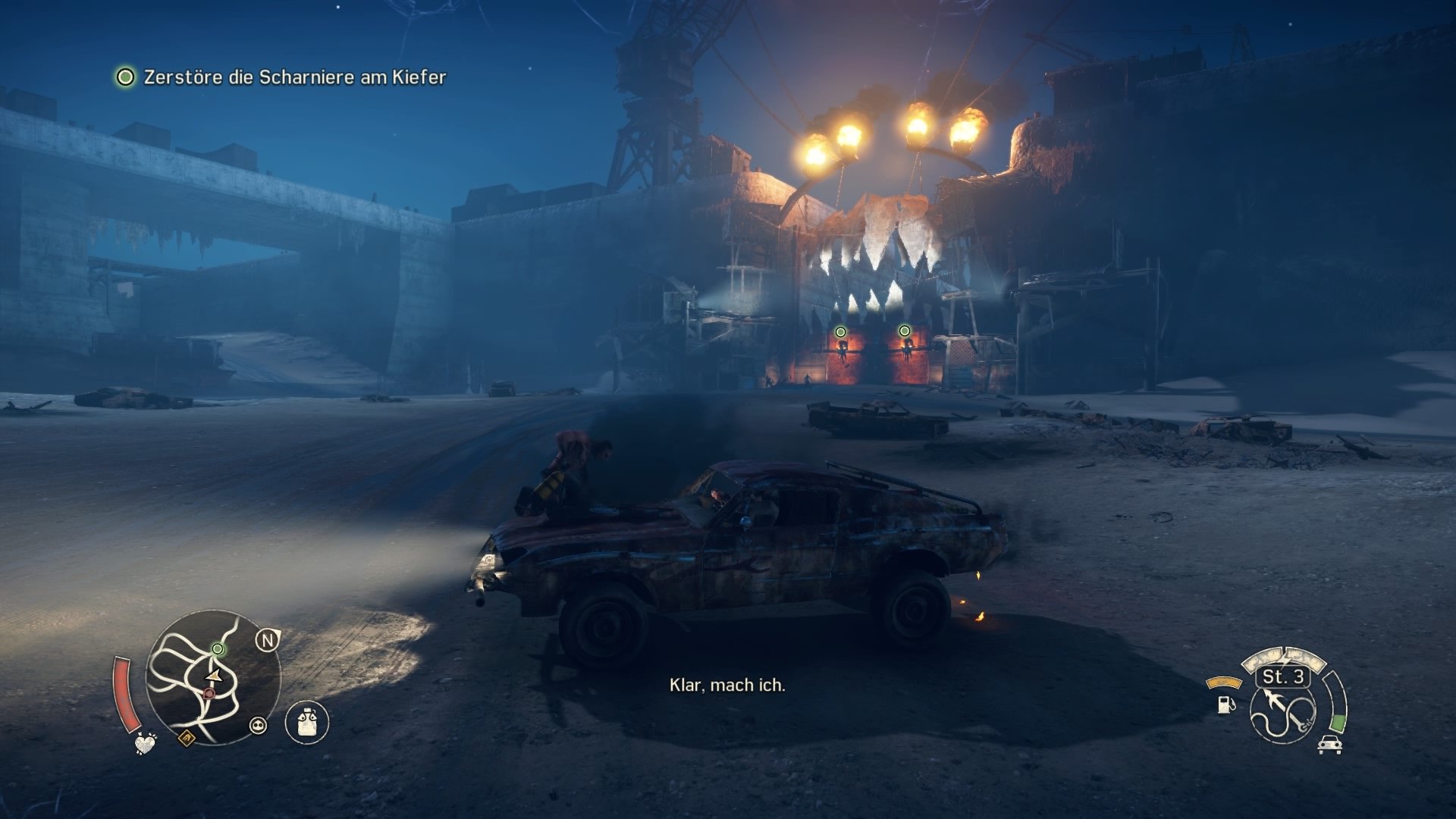Select the yellow diamond waypoint on the minimap

pos(187,739)
